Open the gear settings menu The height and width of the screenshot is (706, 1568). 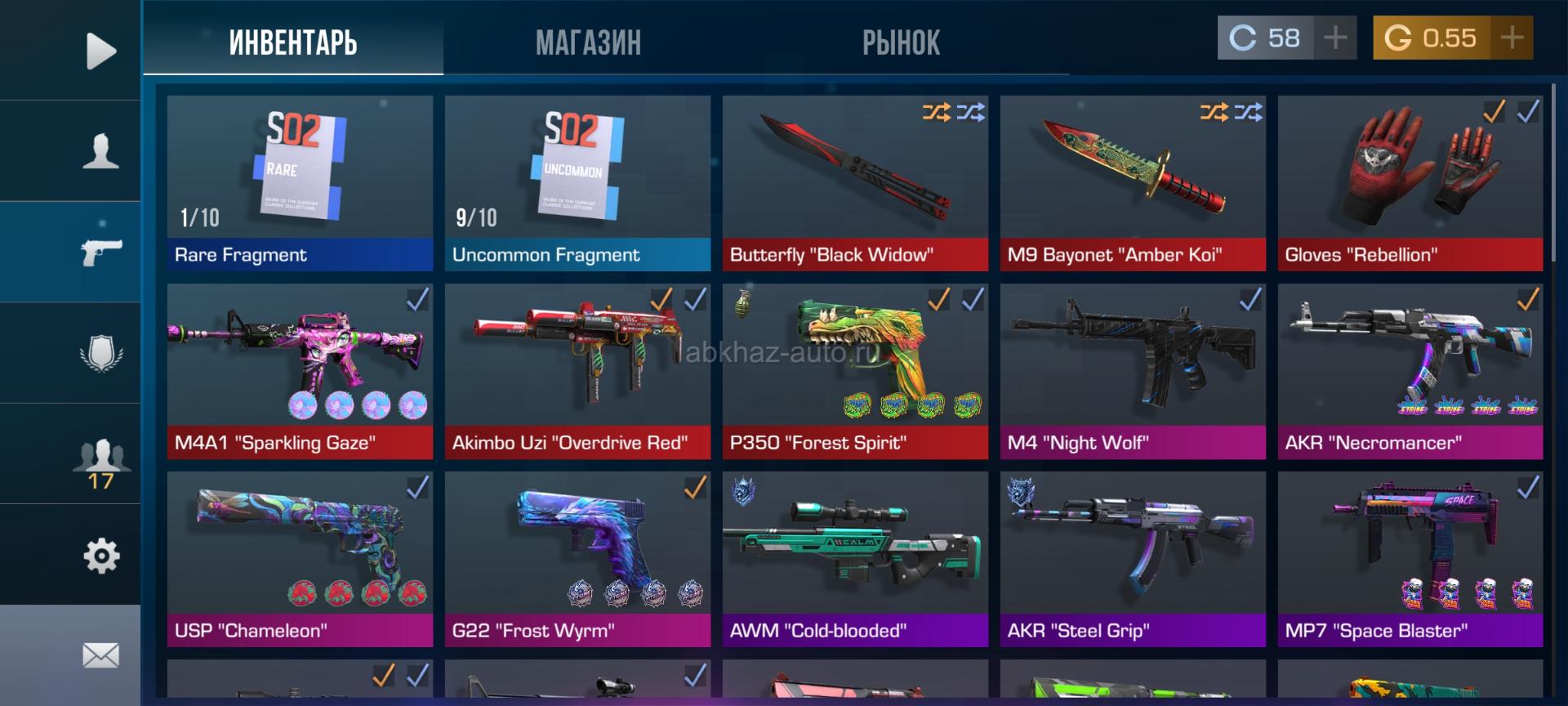[x=100, y=556]
